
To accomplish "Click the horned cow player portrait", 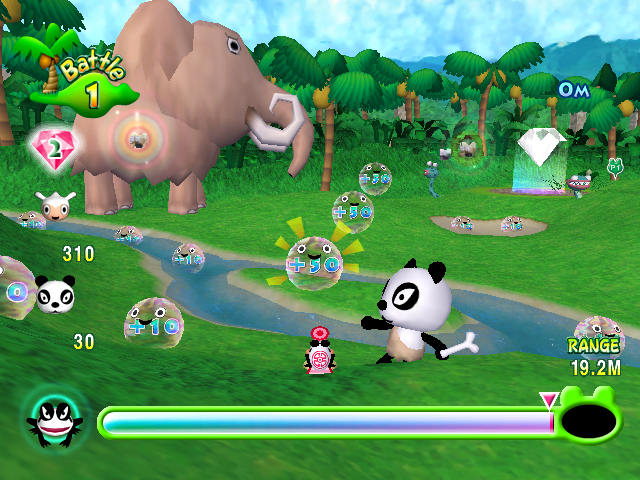I will click(55, 207).
